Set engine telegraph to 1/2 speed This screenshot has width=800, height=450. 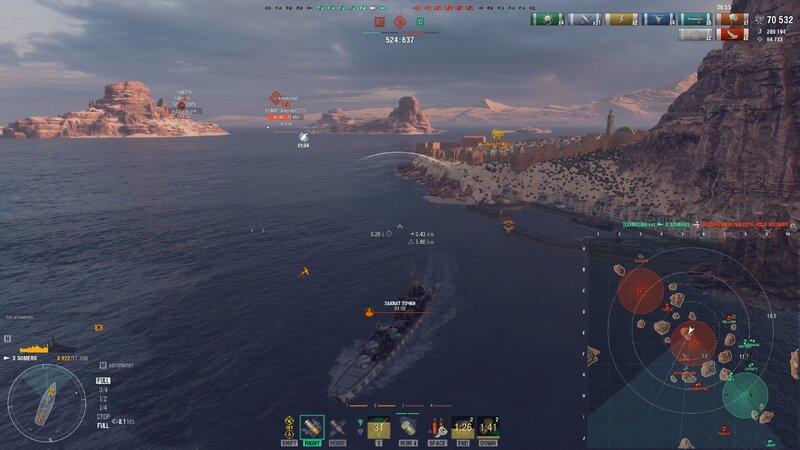pyautogui.click(x=103, y=398)
